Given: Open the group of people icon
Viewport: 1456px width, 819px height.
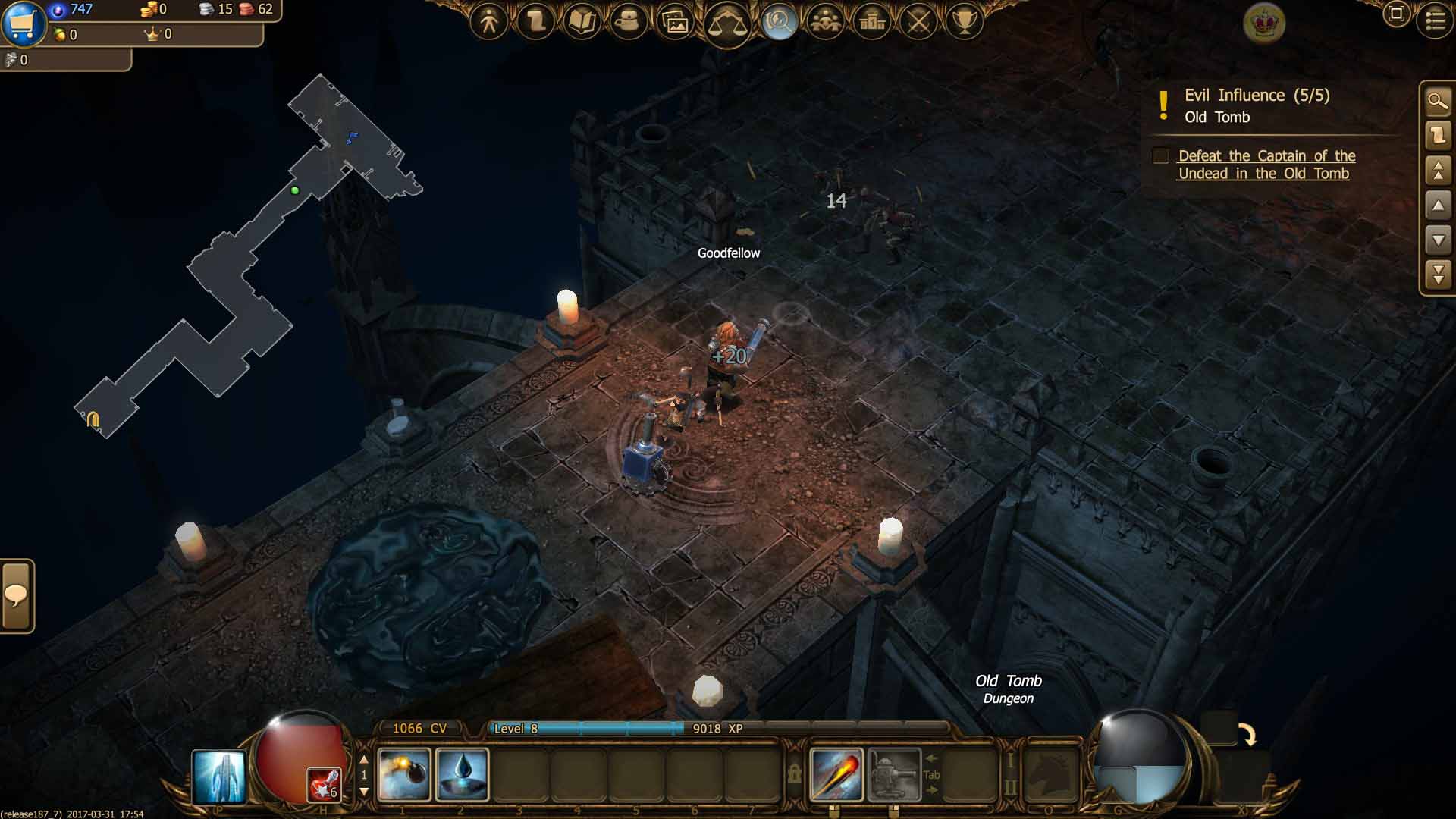Looking at the screenshot, I should (826, 21).
